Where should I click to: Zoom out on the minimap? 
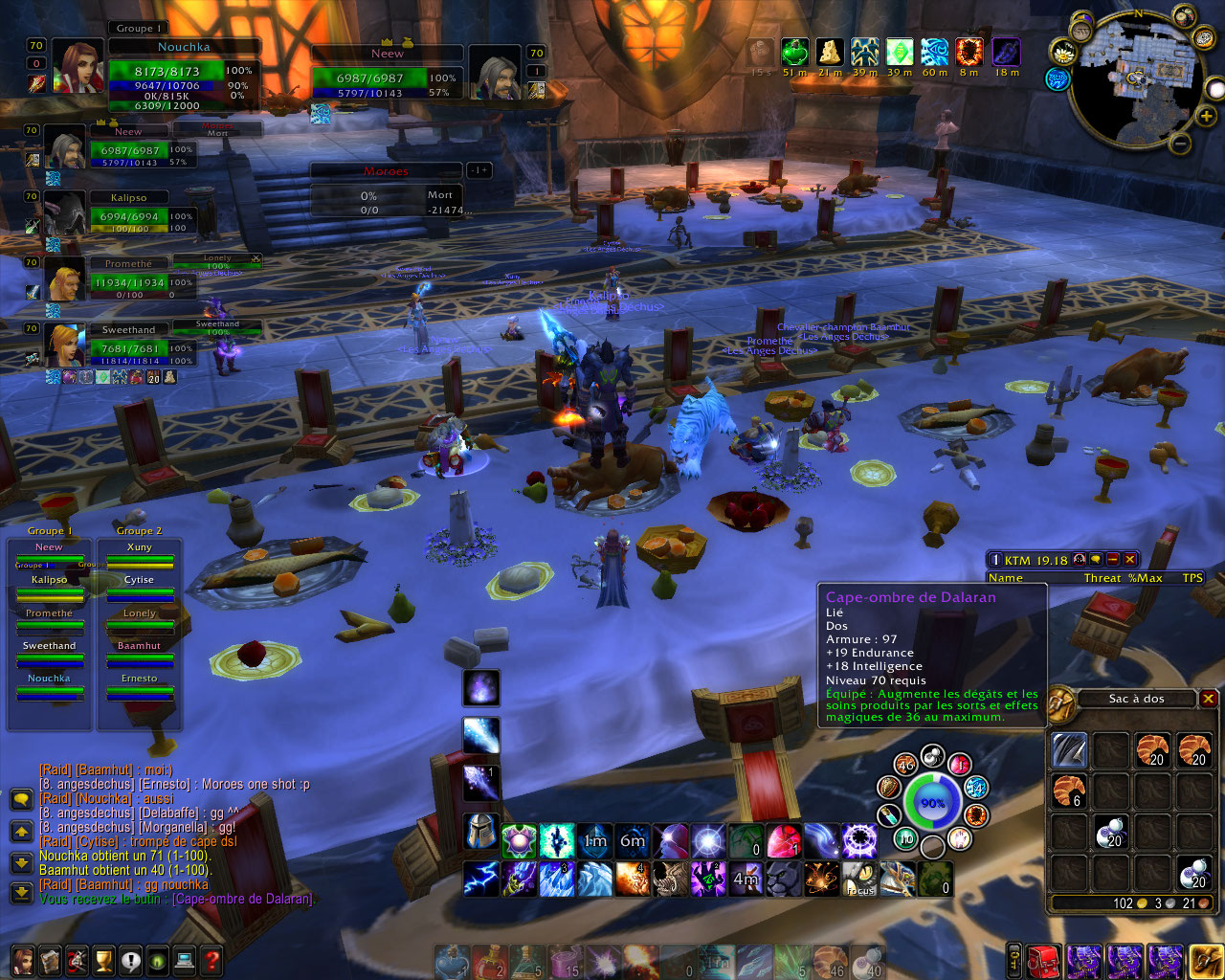click(1181, 144)
